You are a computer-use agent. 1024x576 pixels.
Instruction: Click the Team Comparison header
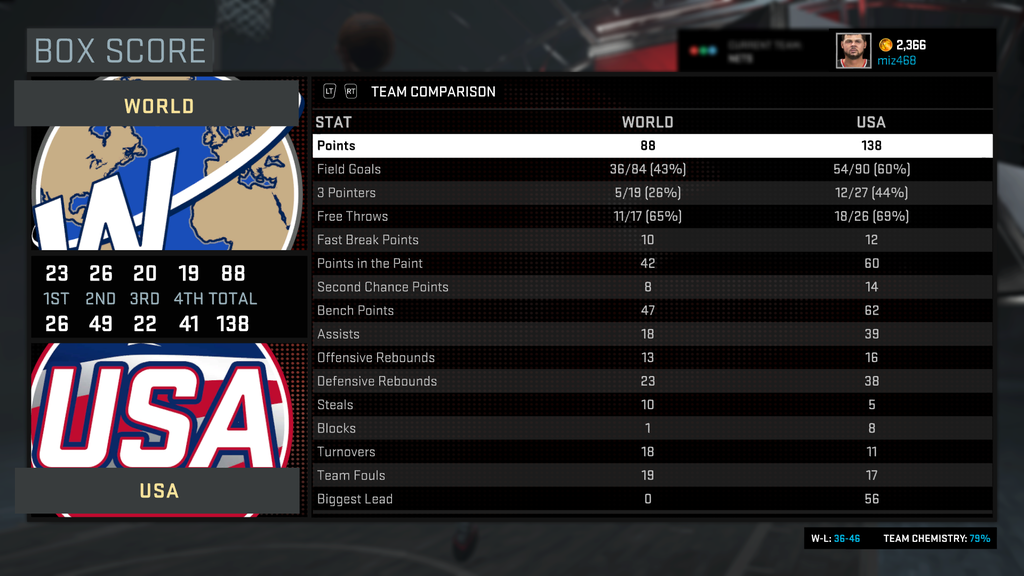[x=433, y=92]
